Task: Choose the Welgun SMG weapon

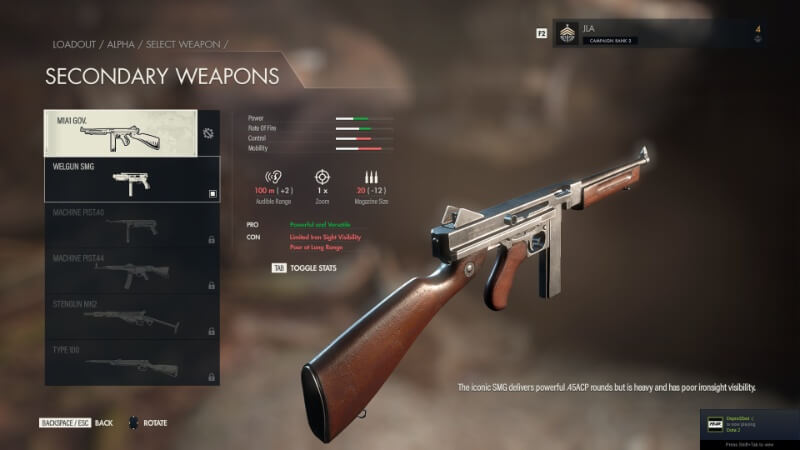Action: click(x=132, y=180)
